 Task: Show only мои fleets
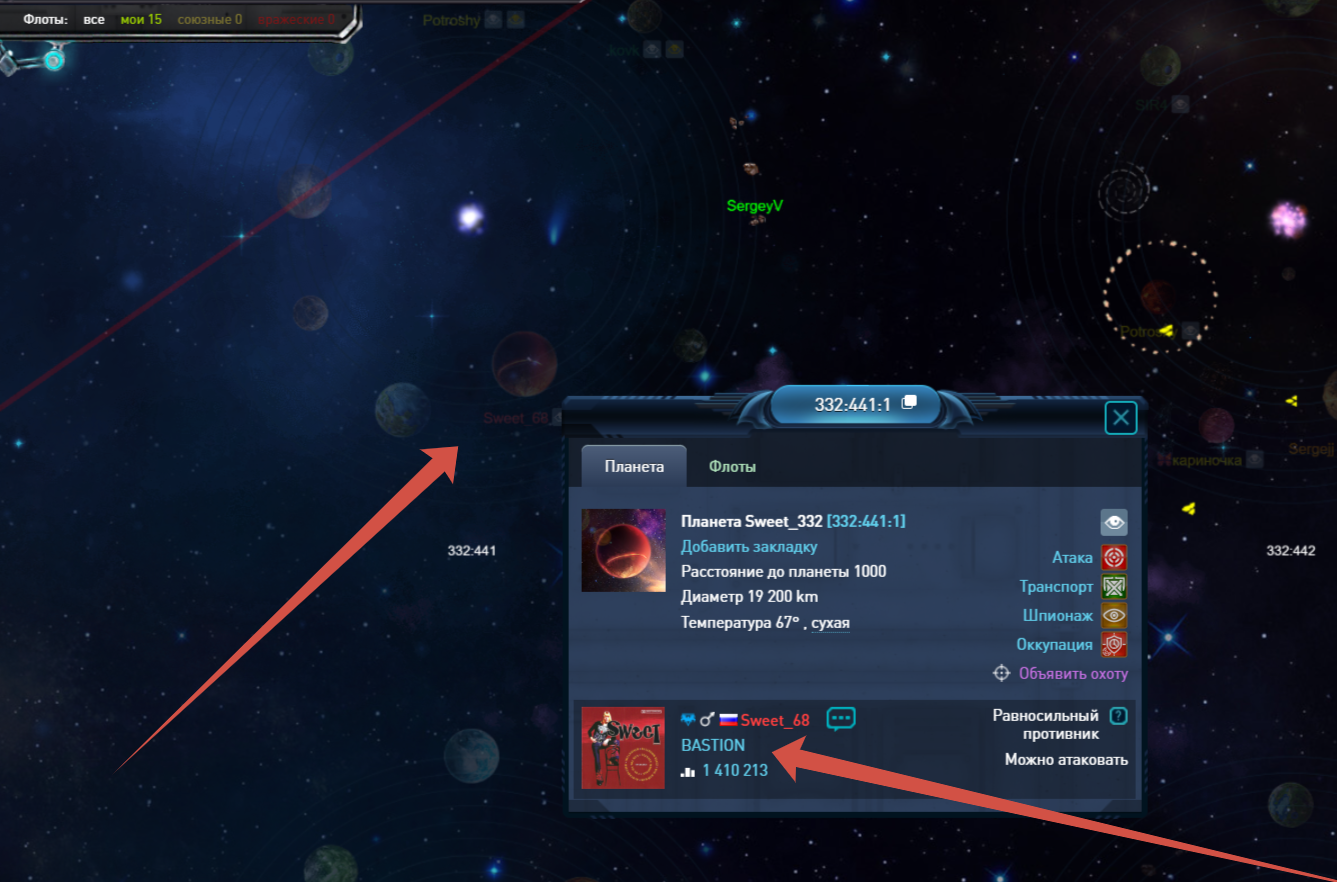click(141, 19)
